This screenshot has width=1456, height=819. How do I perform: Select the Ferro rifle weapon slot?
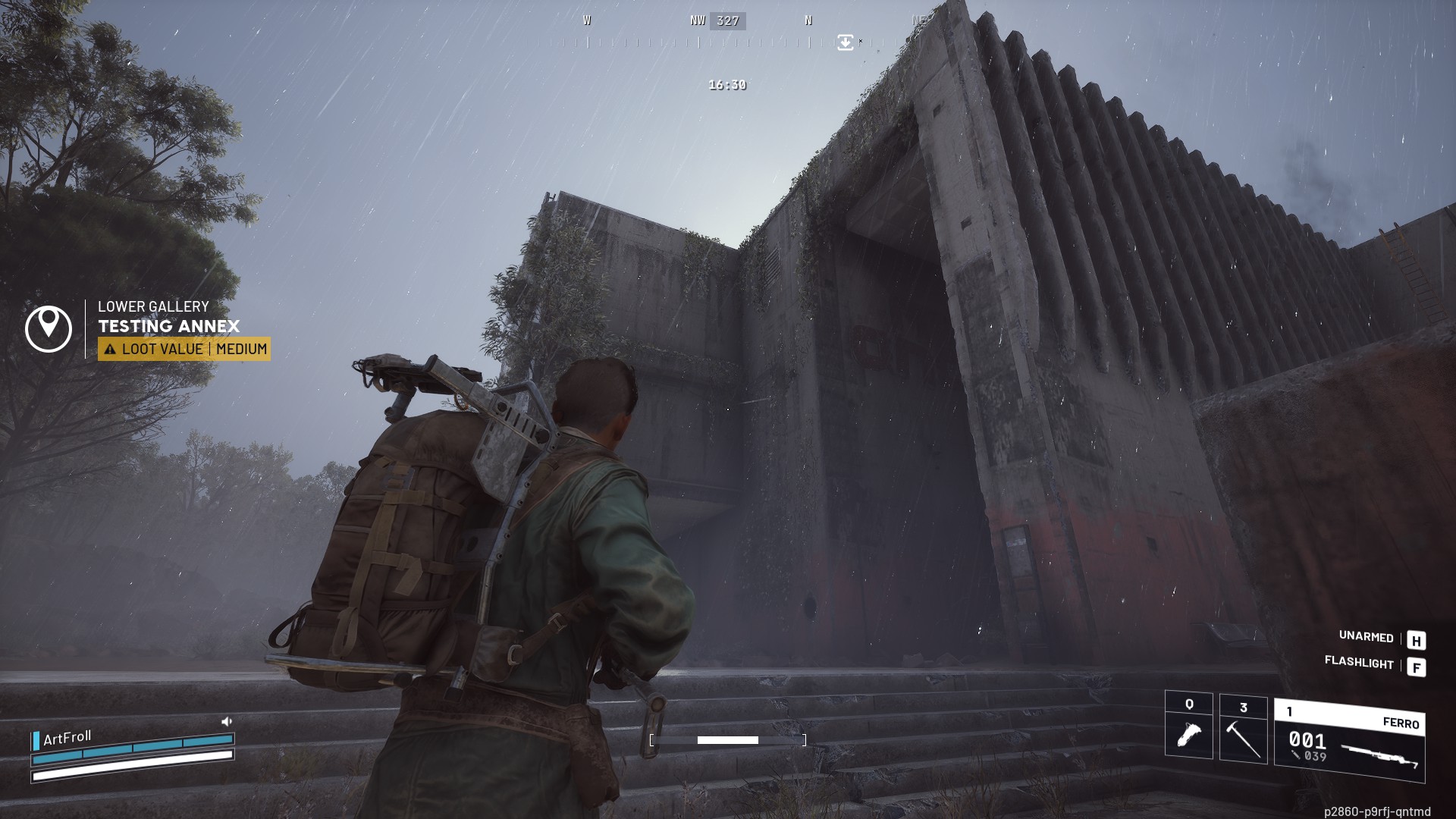[x=1349, y=741]
